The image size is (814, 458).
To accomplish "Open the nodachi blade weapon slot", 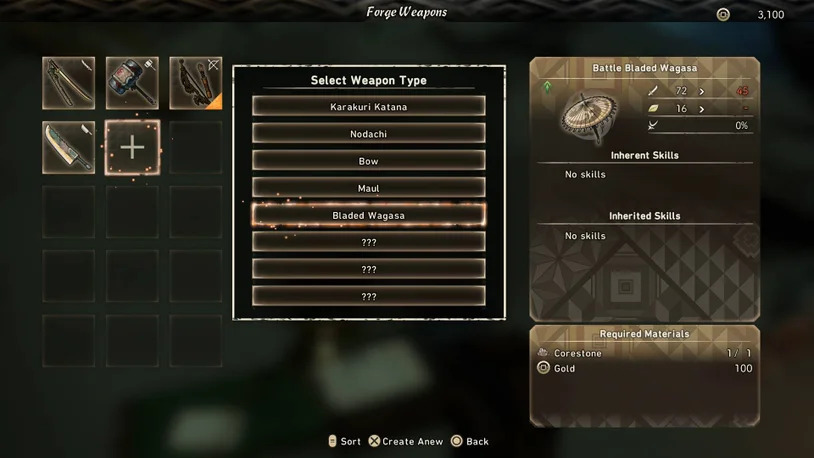I will point(69,147).
